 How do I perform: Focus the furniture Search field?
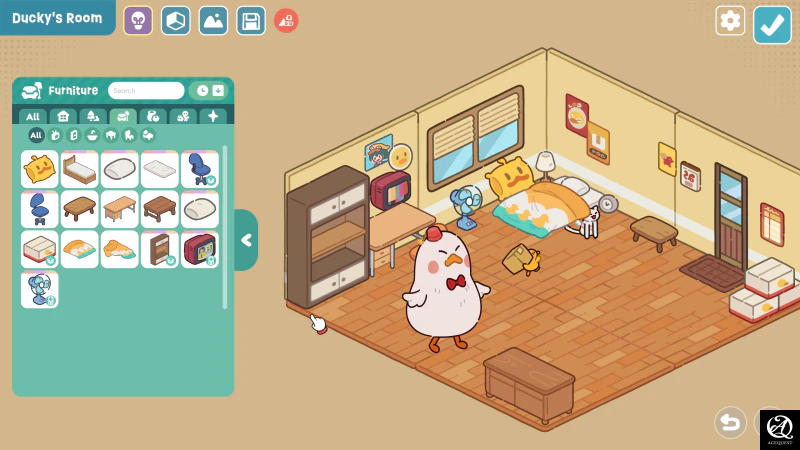click(146, 91)
